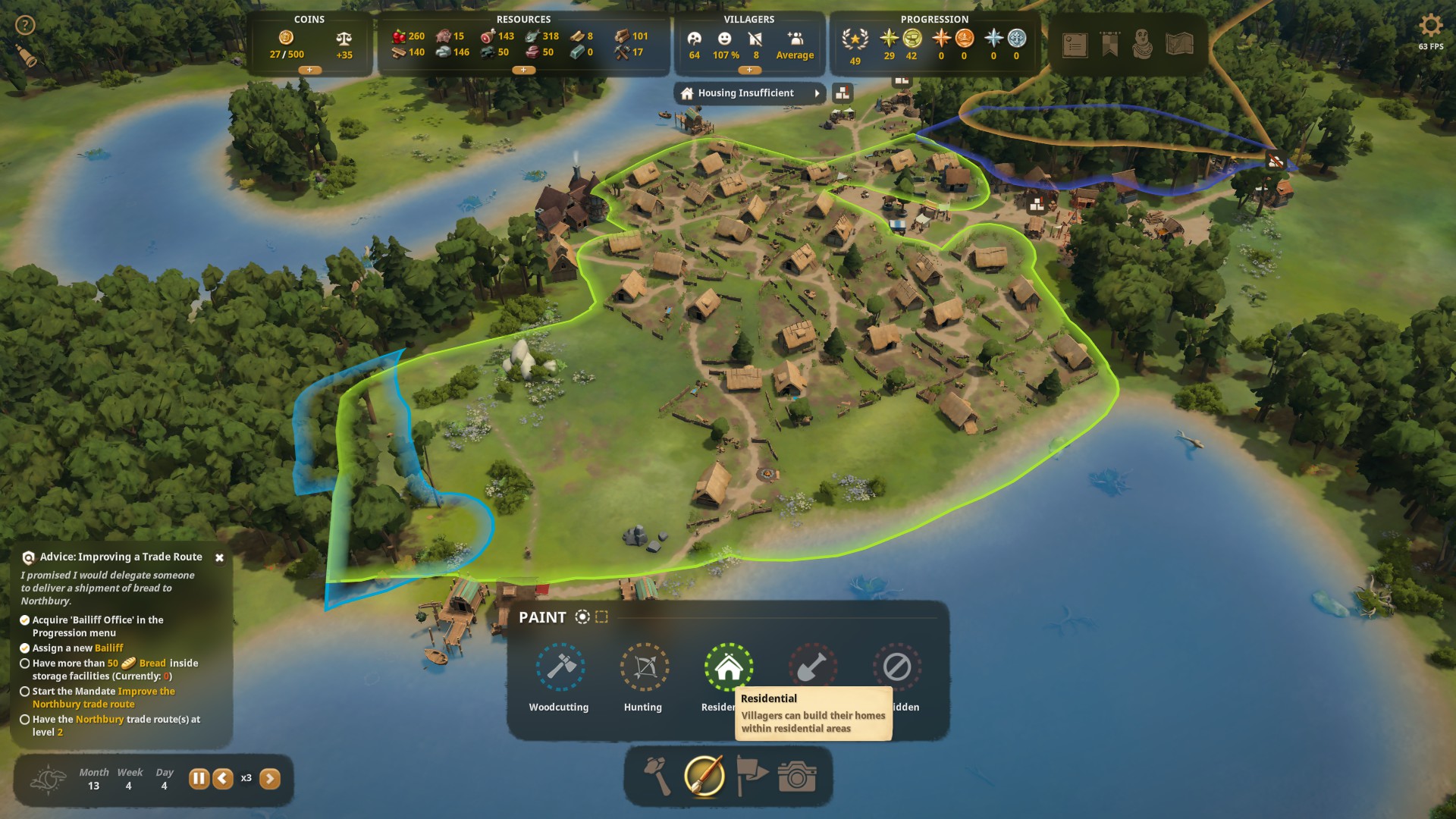The width and height of the screenshot is (1456, 819).
Task: Open the hammer build tool
Action: pyautogui.click(x=657, y=777)
